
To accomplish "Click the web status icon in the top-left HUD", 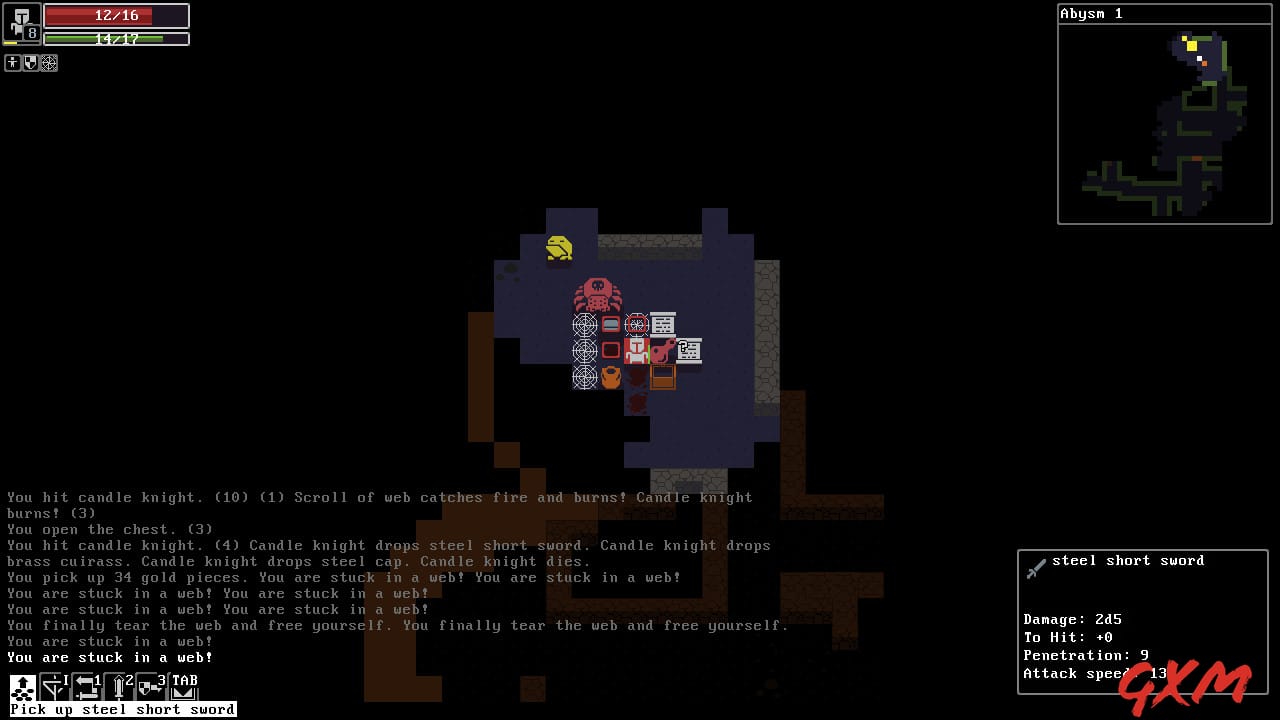I will (48, 62).
